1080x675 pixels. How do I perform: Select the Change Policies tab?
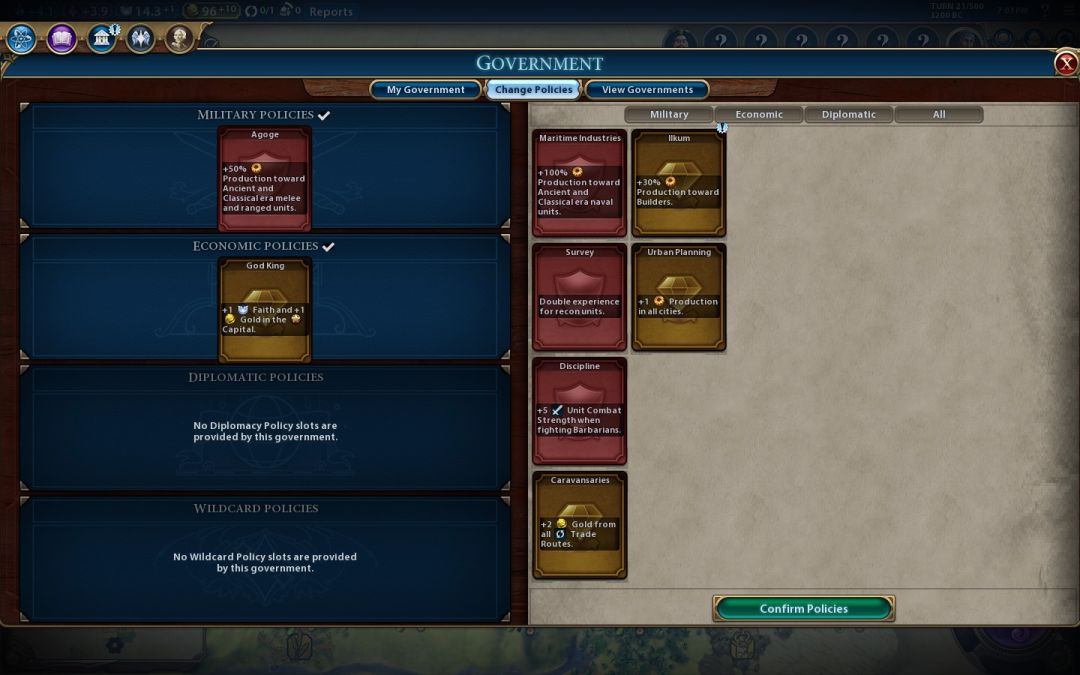(x=534, y=90)
